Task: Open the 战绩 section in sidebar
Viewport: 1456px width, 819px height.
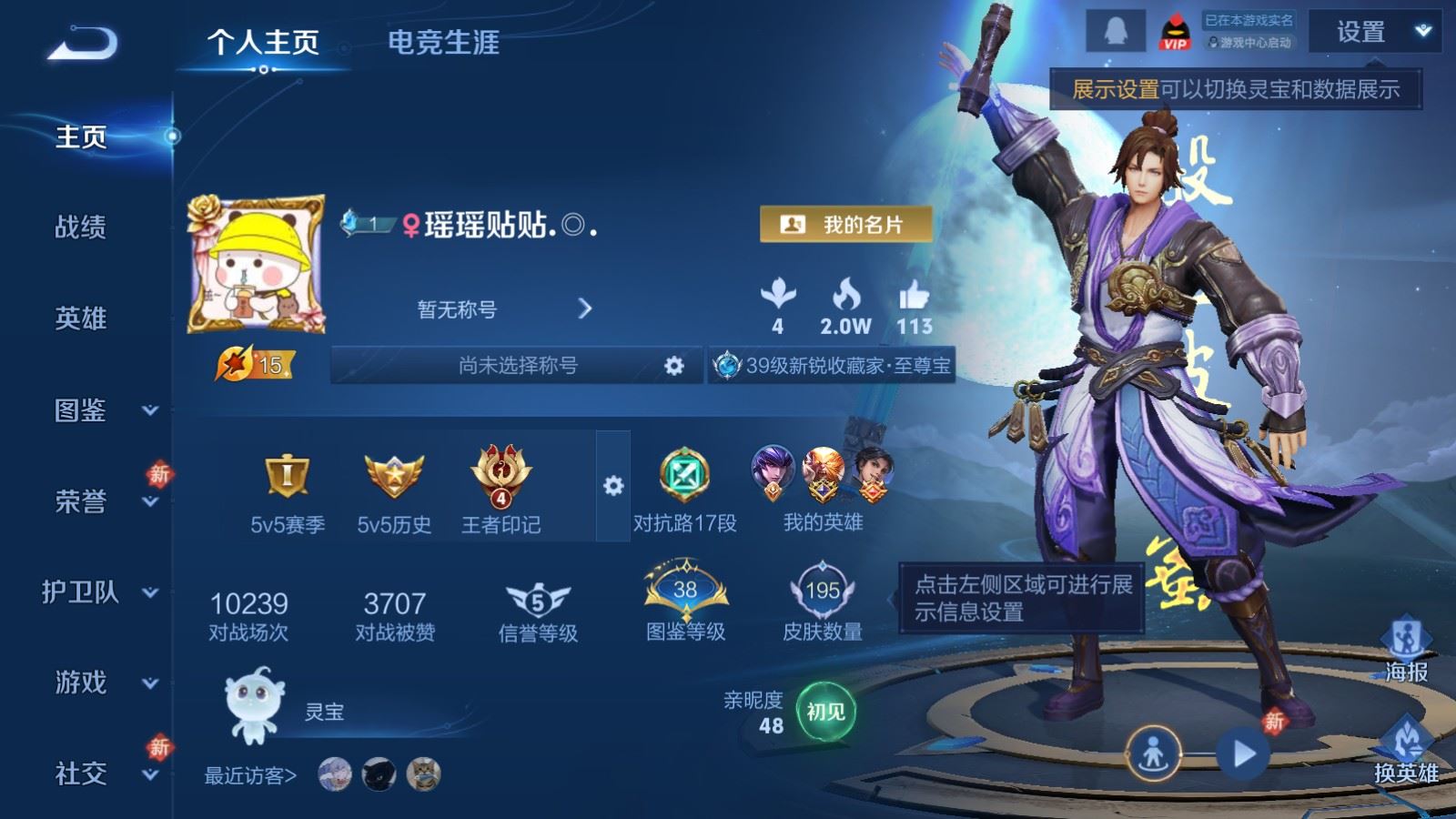Action: coord(81,227)
